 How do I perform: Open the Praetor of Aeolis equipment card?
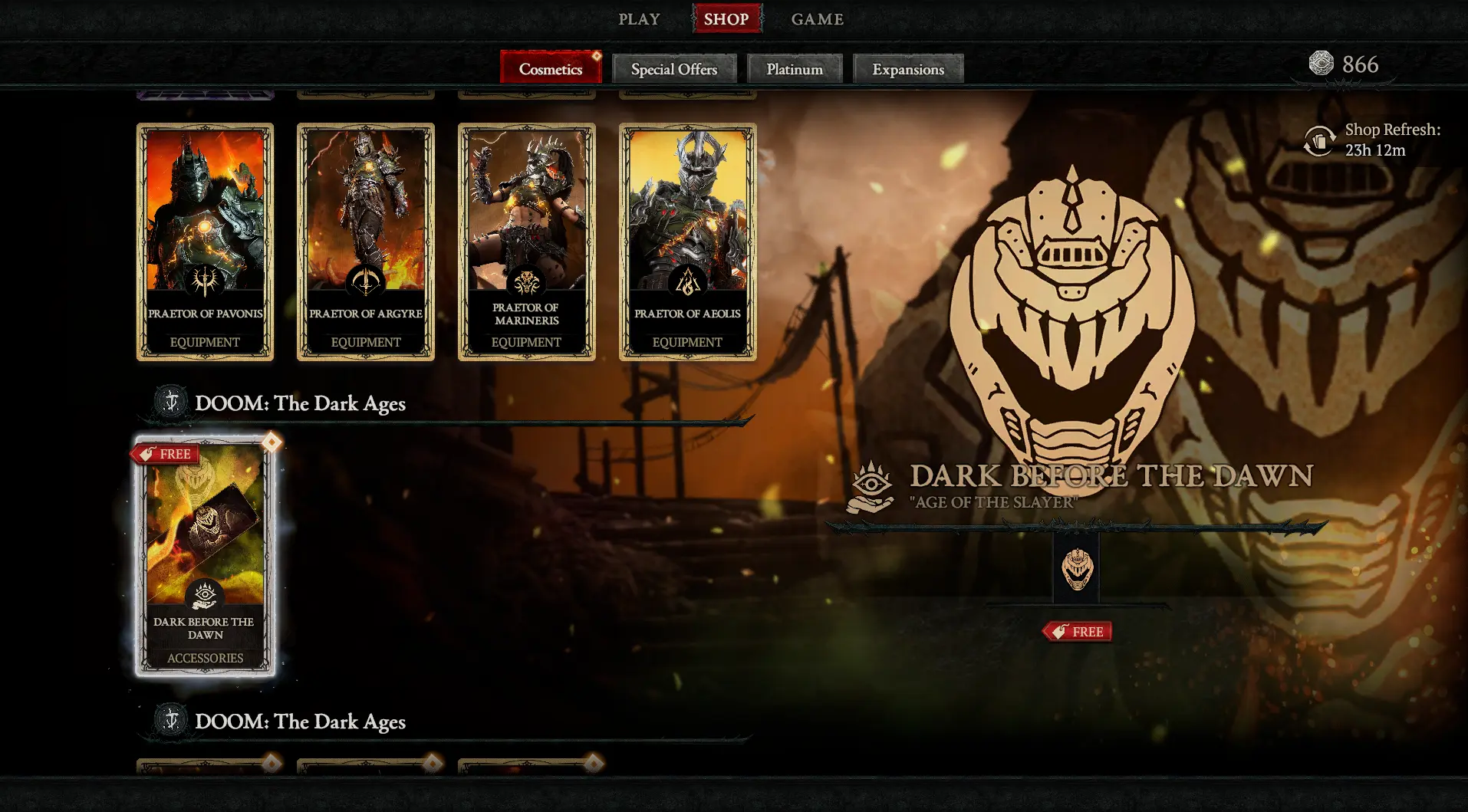(x=688, y=242)
